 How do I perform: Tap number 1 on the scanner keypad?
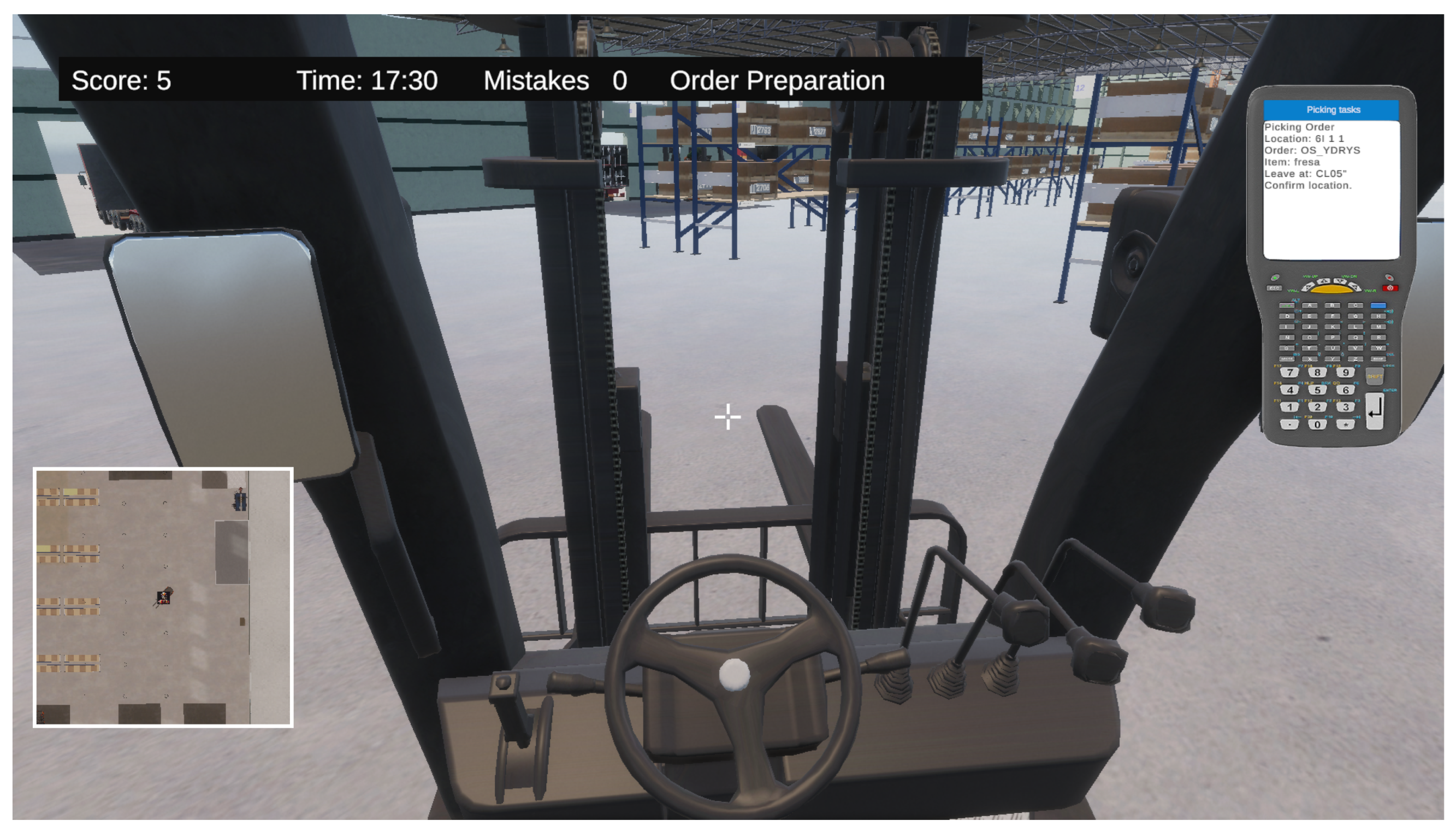point(1289,407)
